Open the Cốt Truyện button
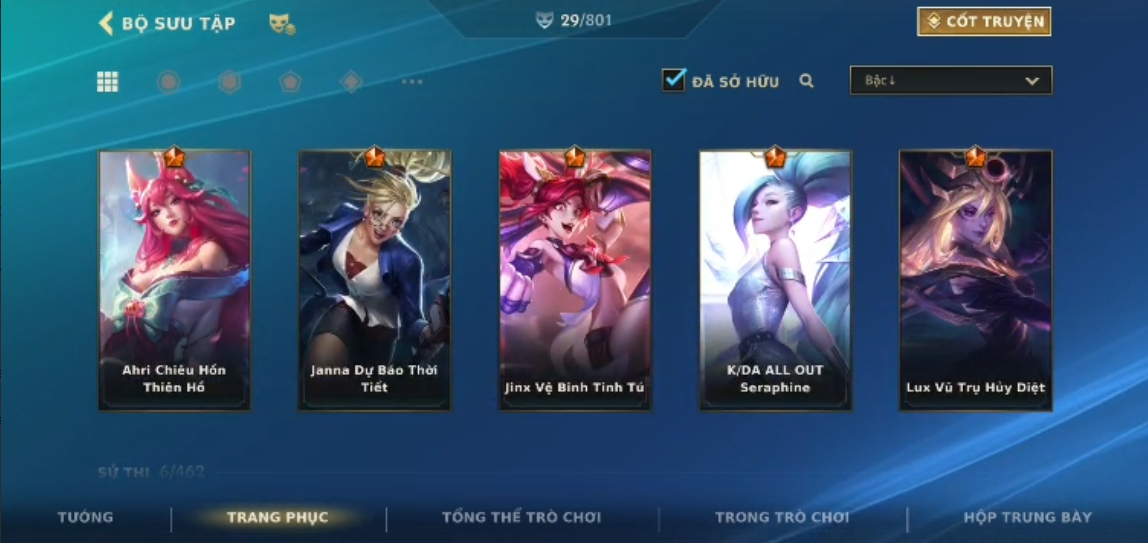The width and height of the screenshot is (1148, 543). pos(983,22)
